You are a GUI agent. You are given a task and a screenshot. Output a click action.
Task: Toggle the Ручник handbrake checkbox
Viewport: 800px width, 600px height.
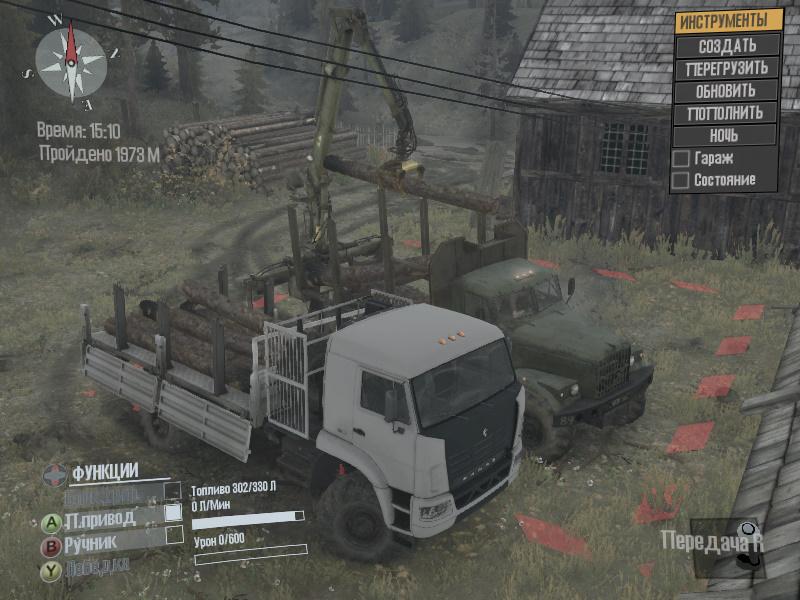click(174, 536)
